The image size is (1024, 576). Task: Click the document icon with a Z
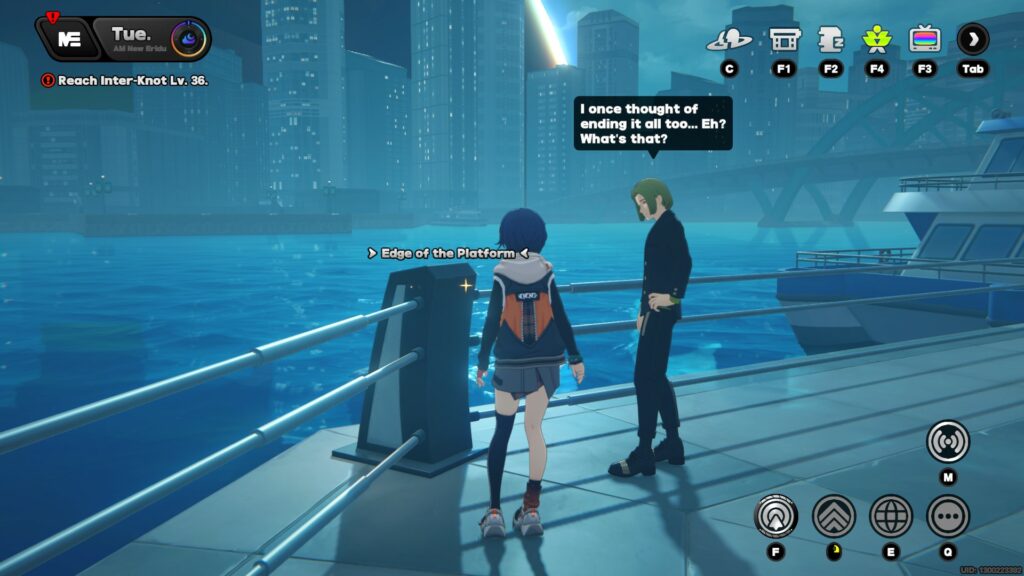click(830, 40)
